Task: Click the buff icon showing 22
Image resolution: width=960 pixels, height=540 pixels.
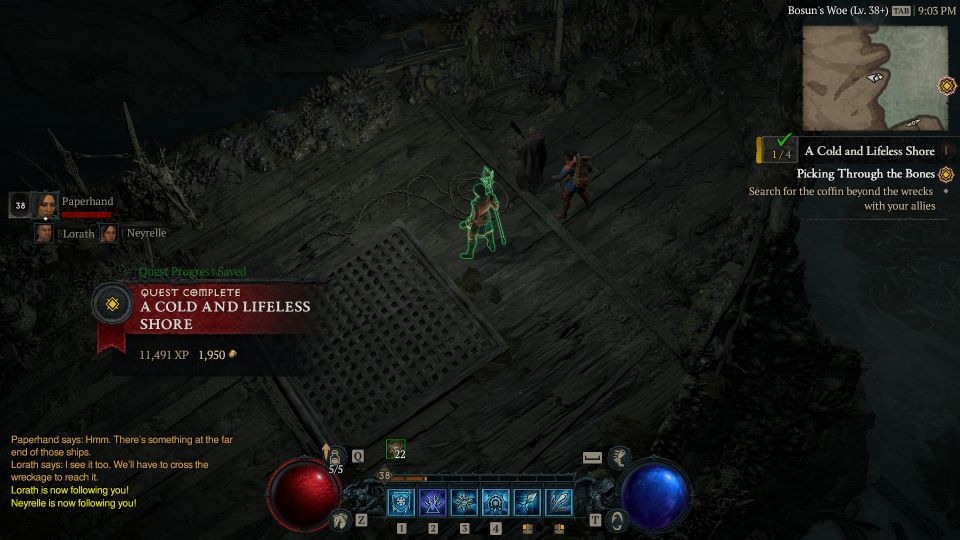Action: point(395,449)
